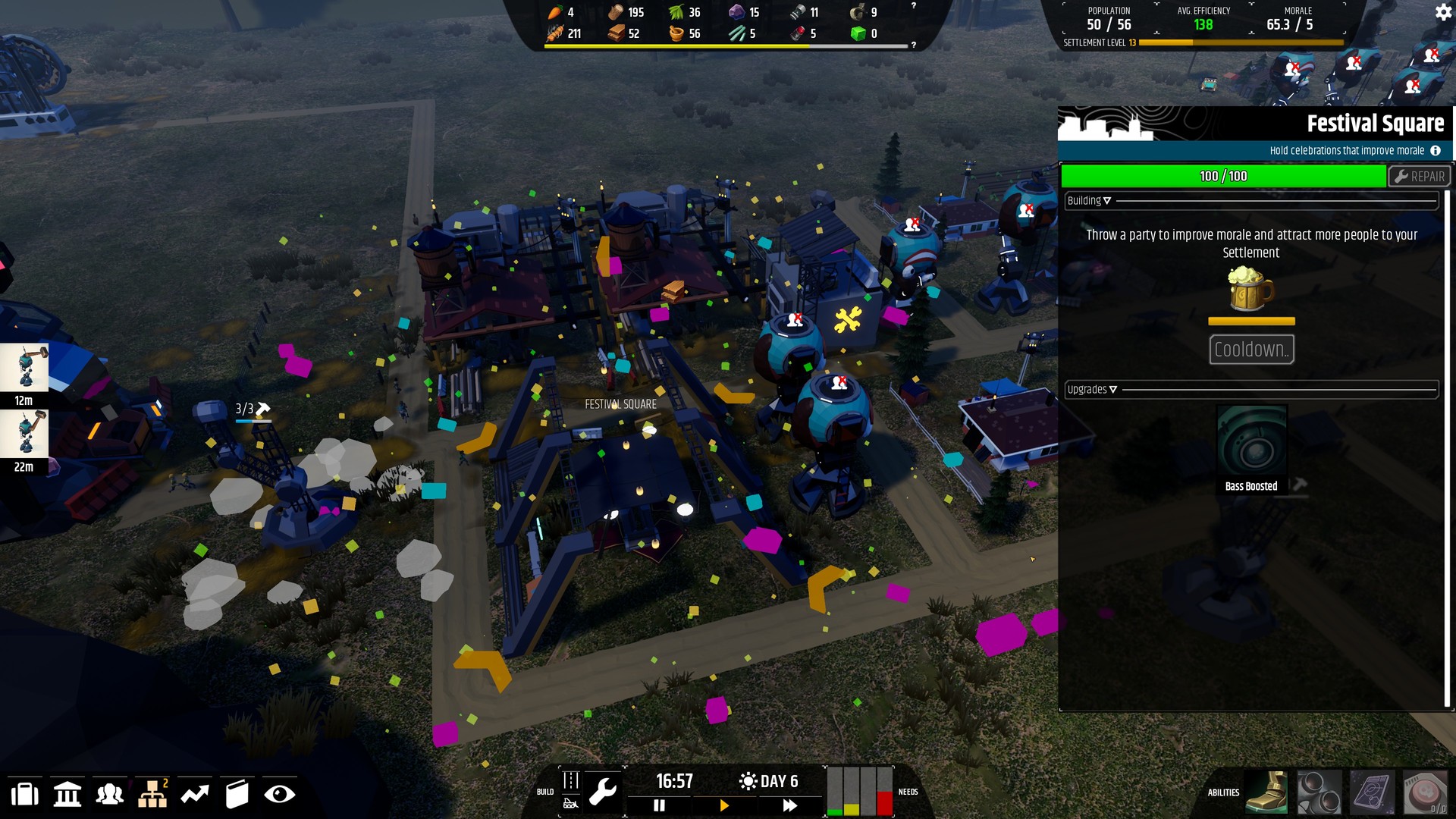Open the statistics trend-arrow panel
The width and height of the screenshot is (1456, 819).
tap(194, 793)
